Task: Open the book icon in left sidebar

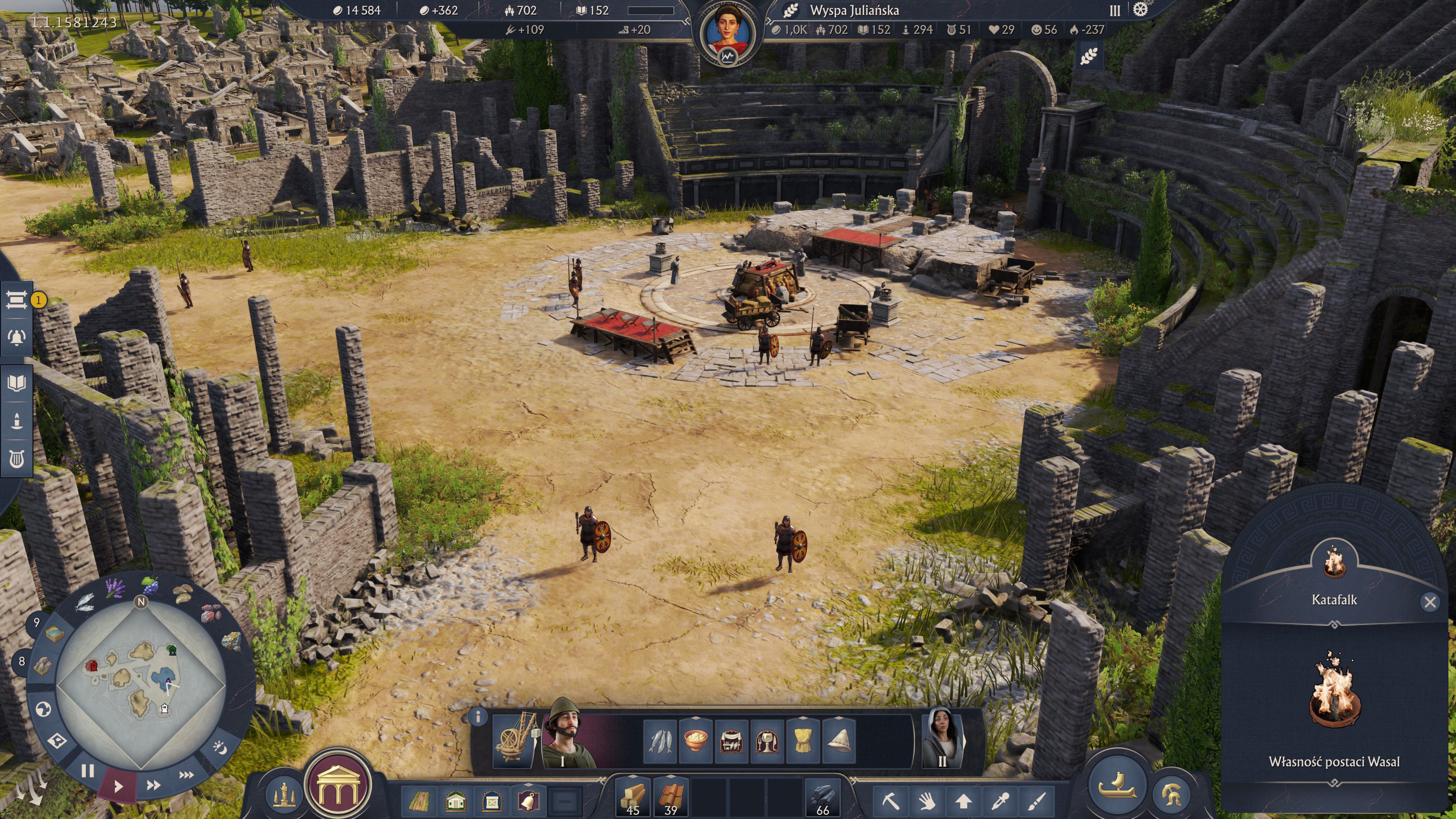Action: [17, 384]
